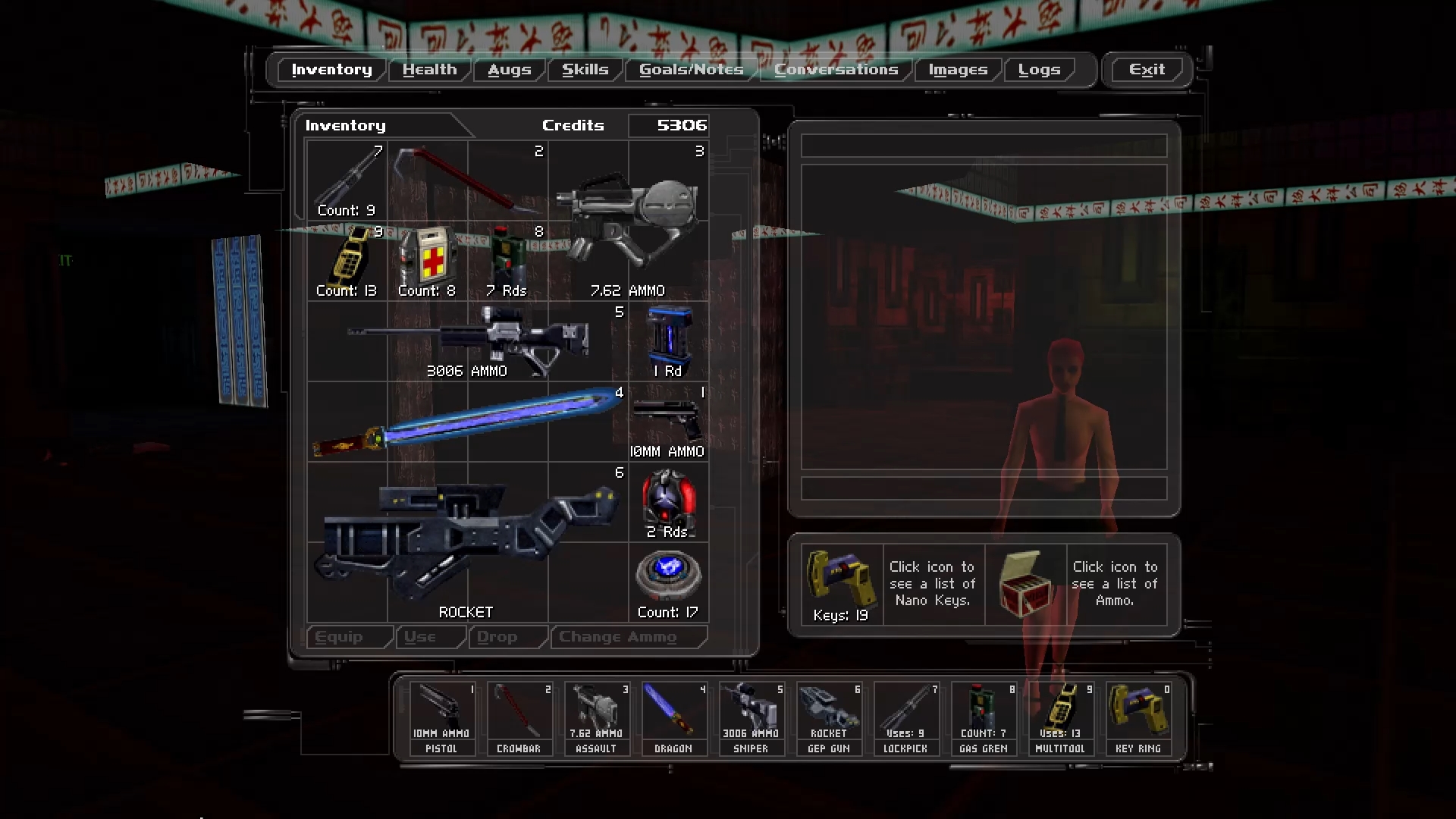This screenshot has width=1456, height=819.
Task: Choose the Gas Gren belt slot
Action: pos(983,718)
